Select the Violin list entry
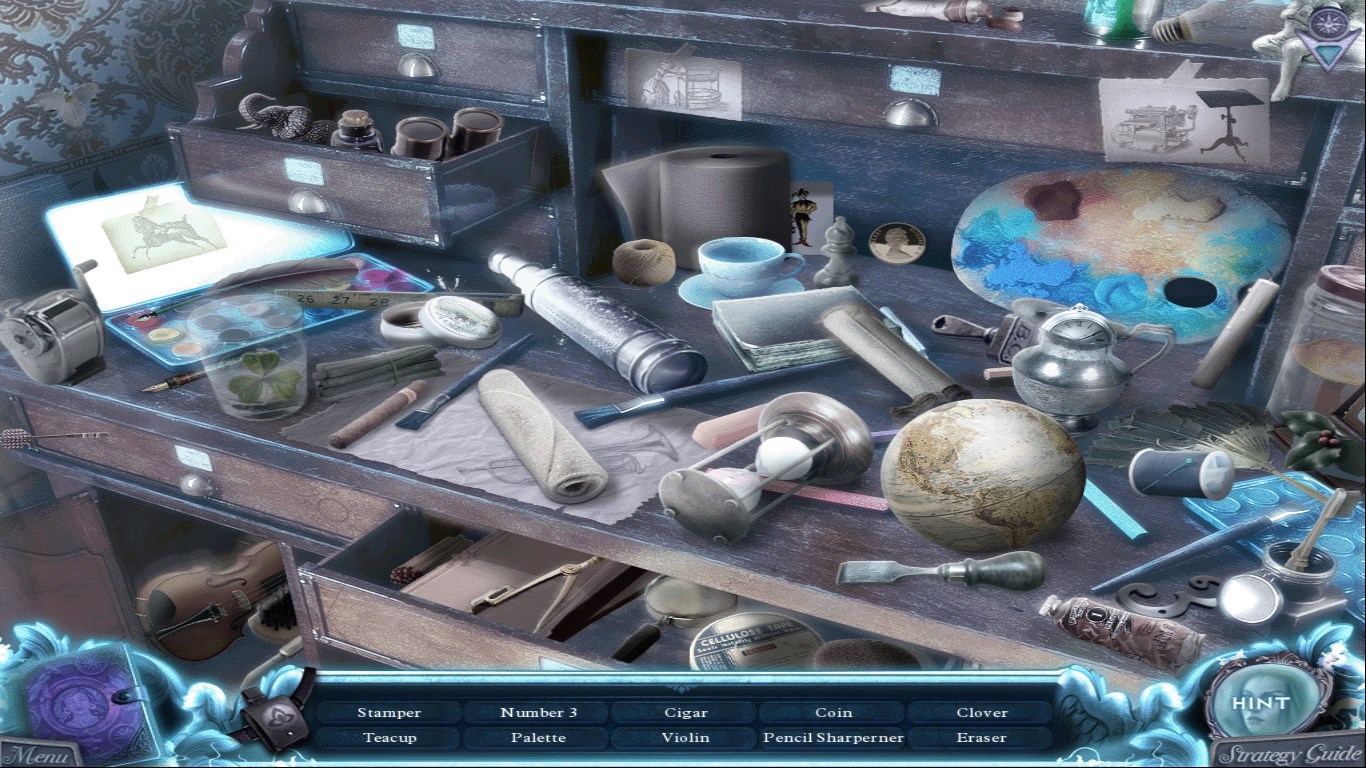The image size is (1366, 768). [x=686, y=738]
